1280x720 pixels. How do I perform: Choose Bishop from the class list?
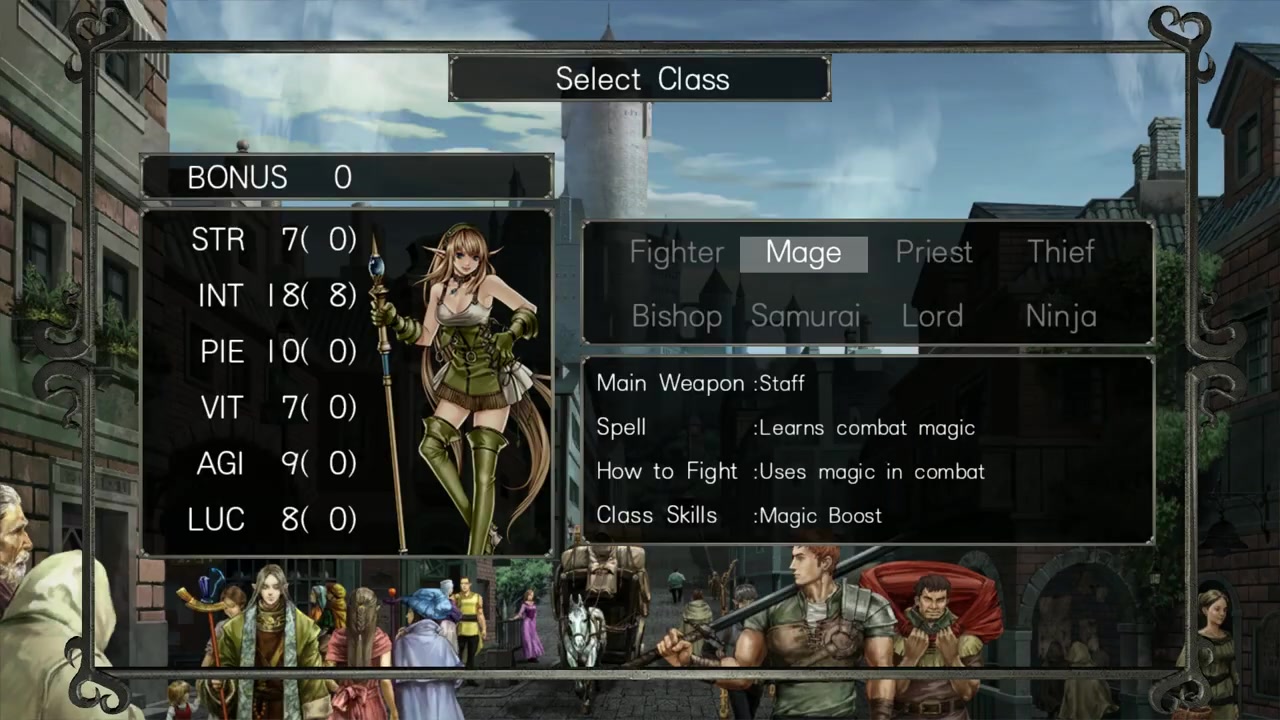[677, 317]
